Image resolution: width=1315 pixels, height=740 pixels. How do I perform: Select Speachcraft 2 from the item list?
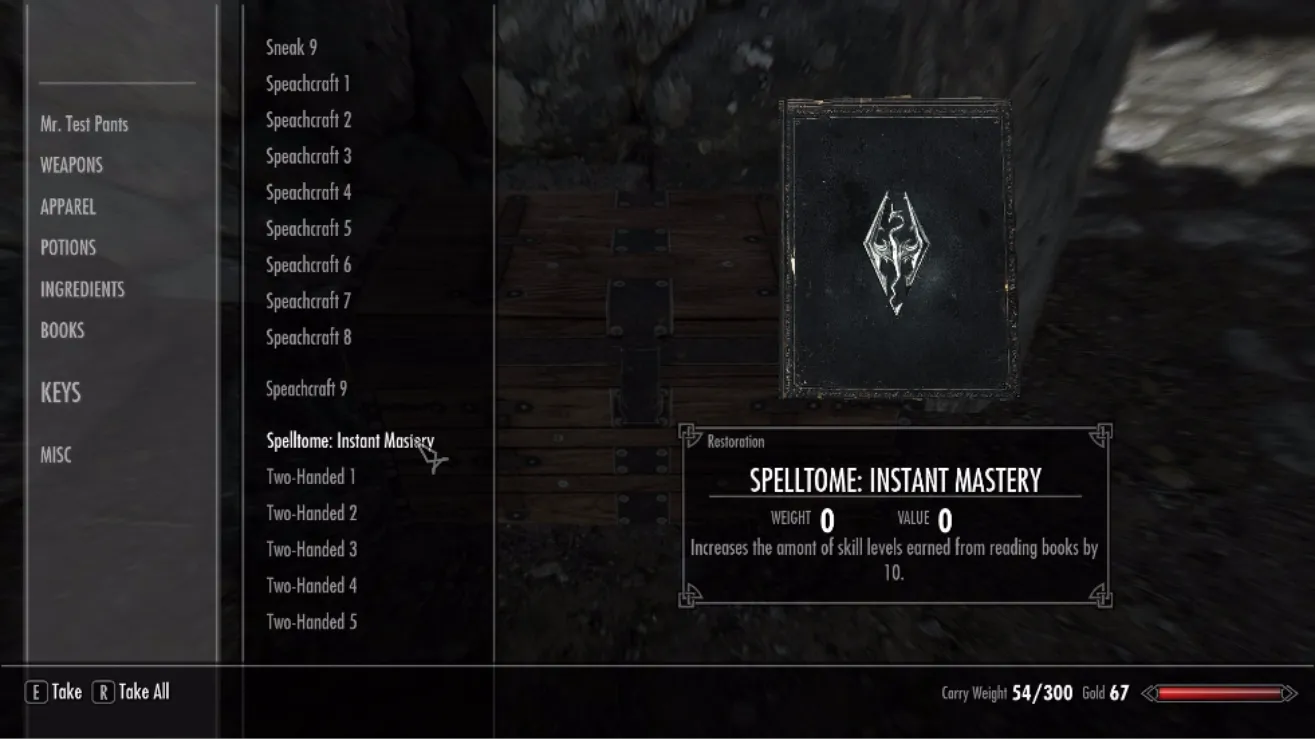point(308,120)
